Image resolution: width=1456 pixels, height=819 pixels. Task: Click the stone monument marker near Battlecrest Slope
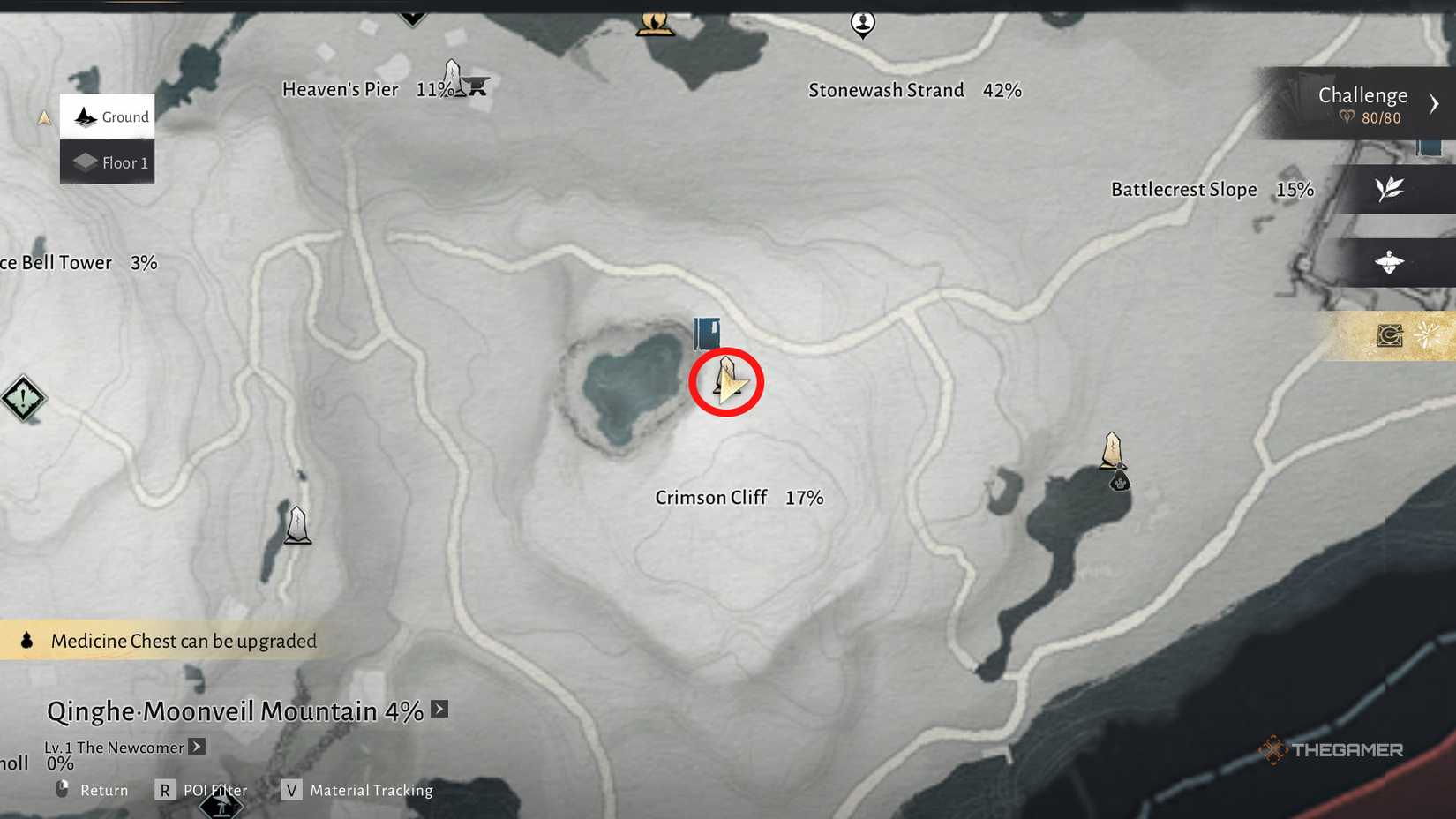tap(1112, 450)
